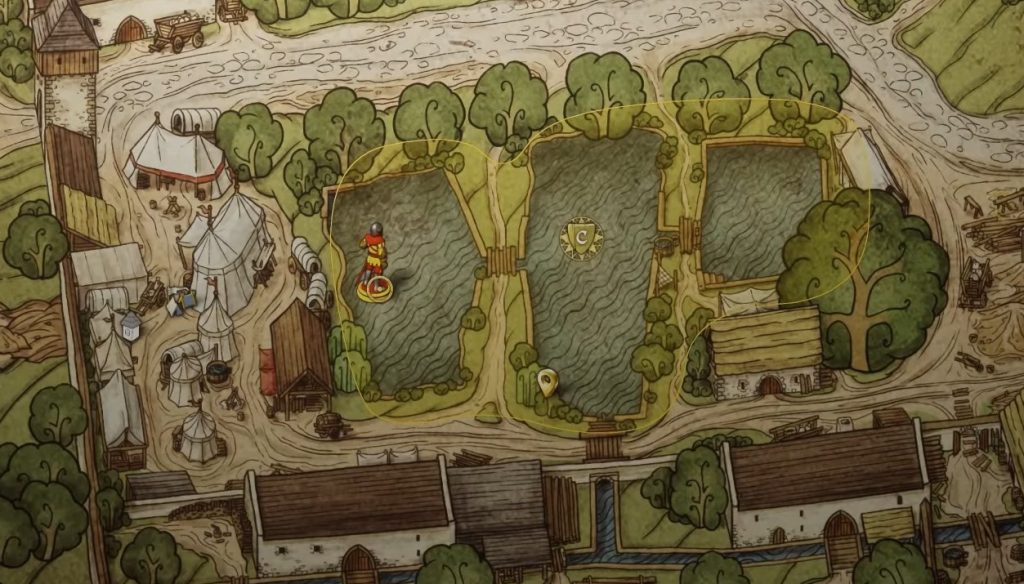The height and width of the screenshot is (584, 1024).
Task: Select the quest shield marker labeled C
Action: coord(579,238)
